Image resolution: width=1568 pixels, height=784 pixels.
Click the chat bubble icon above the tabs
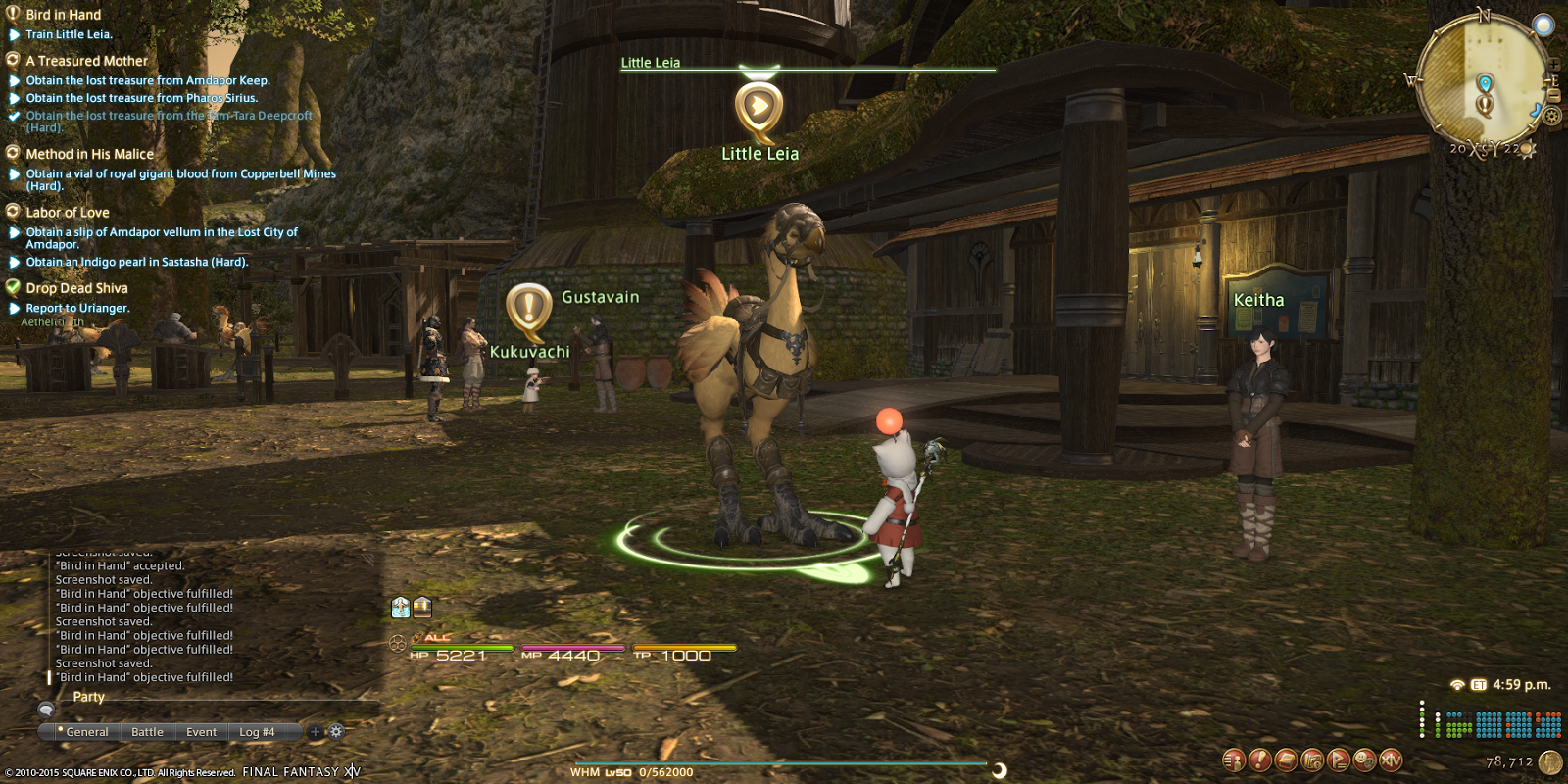click(46, 710)
